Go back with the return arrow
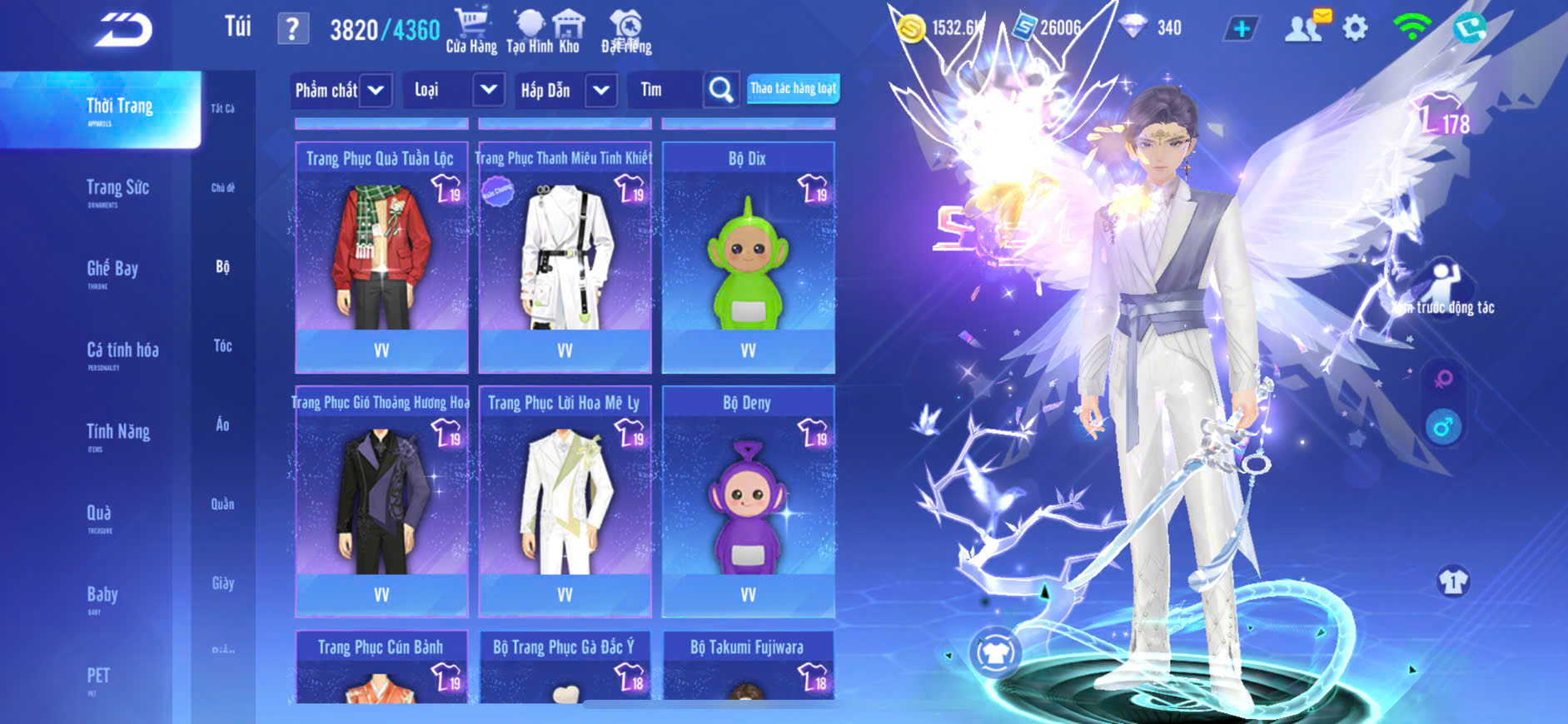The height and width of the screenshot is (724, 1568). pos(123,29)
